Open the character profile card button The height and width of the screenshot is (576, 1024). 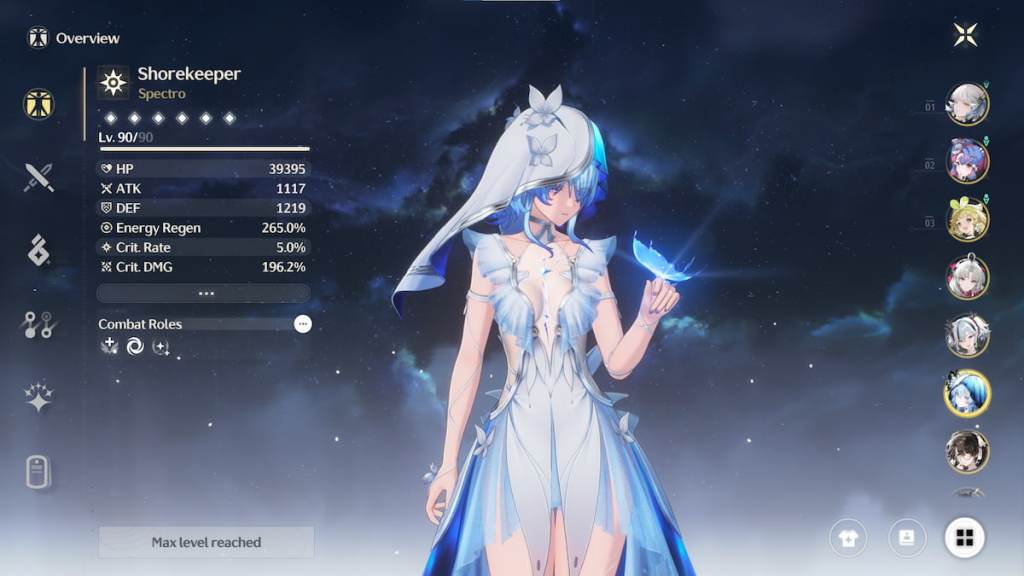coord(907,538)
